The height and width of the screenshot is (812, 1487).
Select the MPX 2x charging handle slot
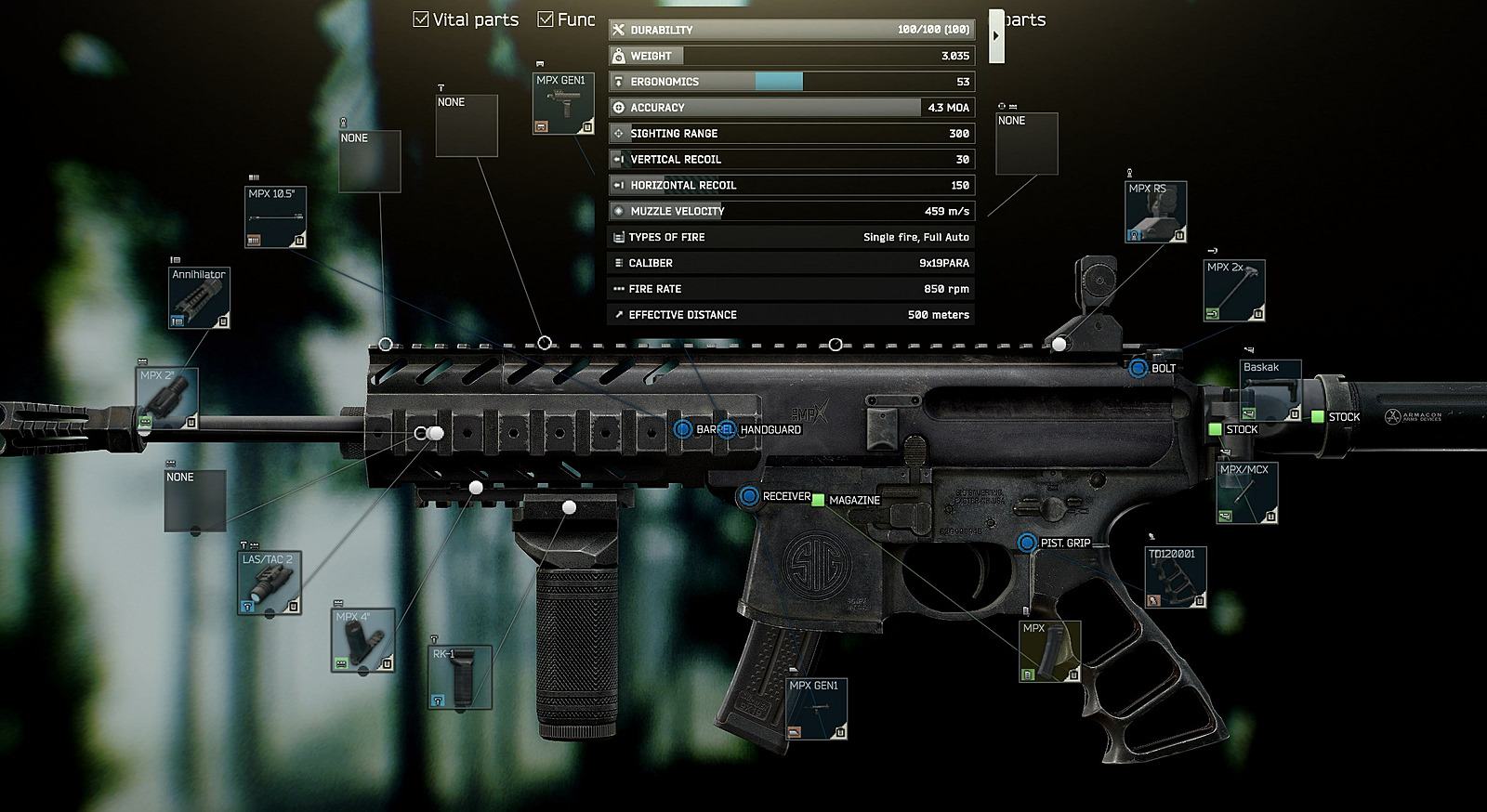click(x=1234, y=291)
